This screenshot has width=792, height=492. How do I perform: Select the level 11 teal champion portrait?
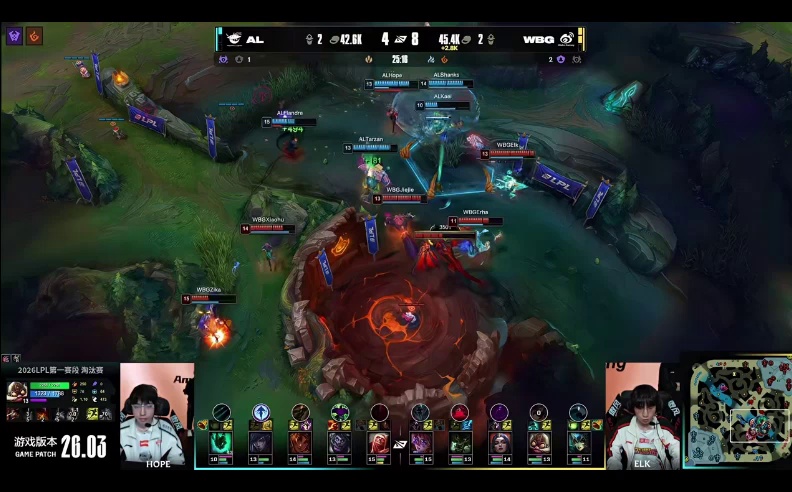pos(579,441)
